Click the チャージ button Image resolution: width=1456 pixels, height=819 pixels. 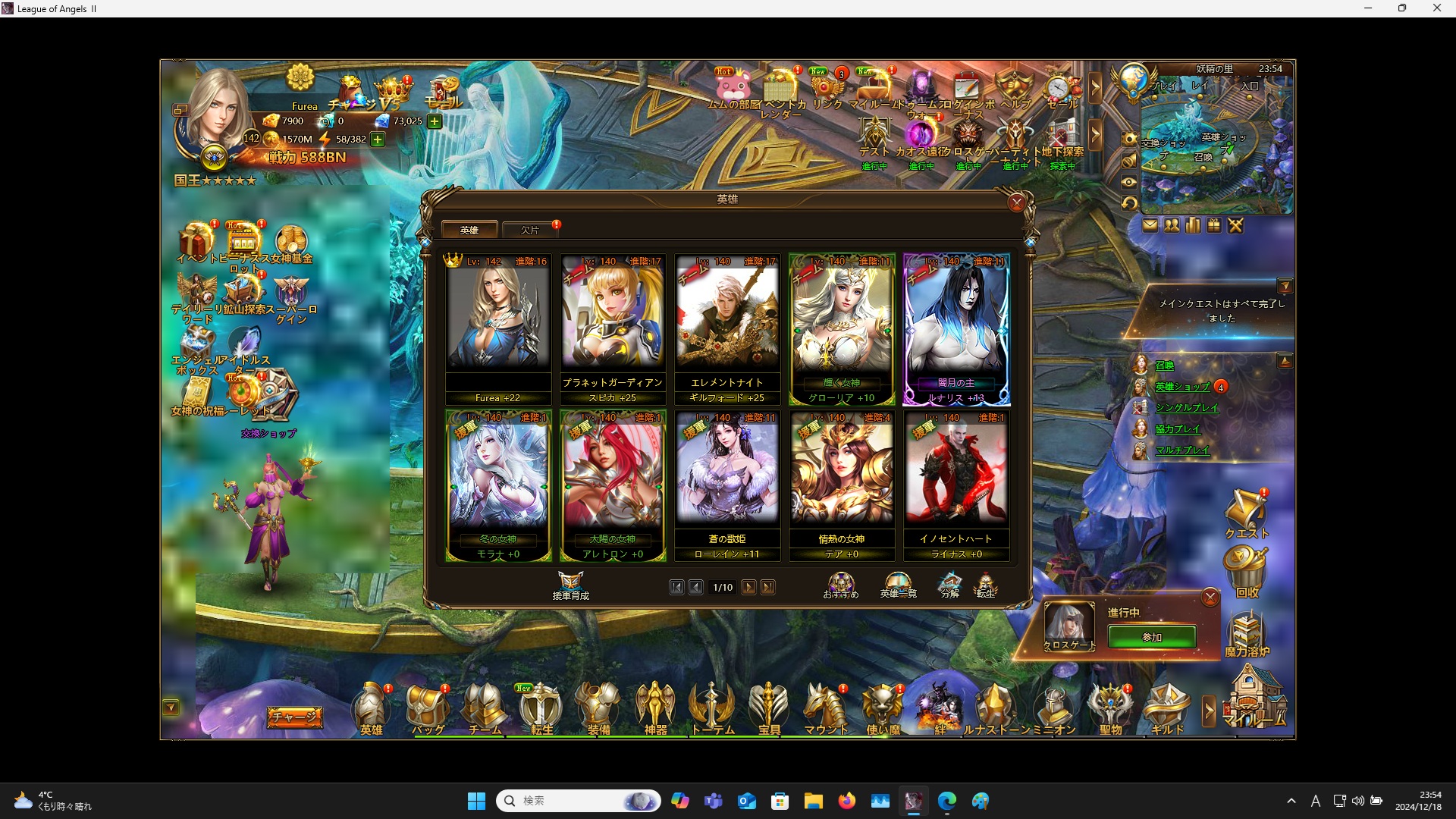pos(294,716)
